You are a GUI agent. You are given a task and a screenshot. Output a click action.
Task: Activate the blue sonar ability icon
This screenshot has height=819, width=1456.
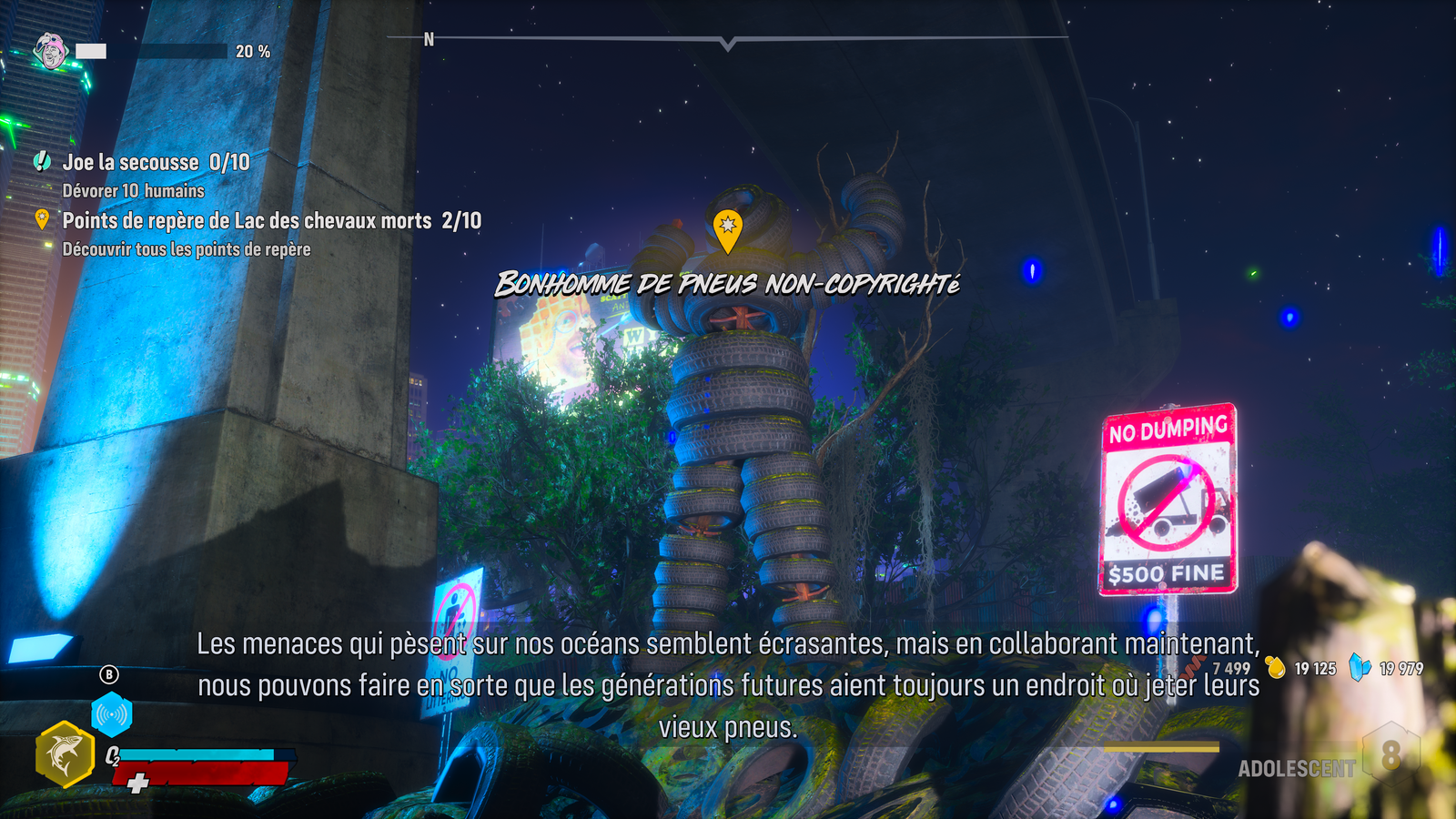[x=112, y=716]
